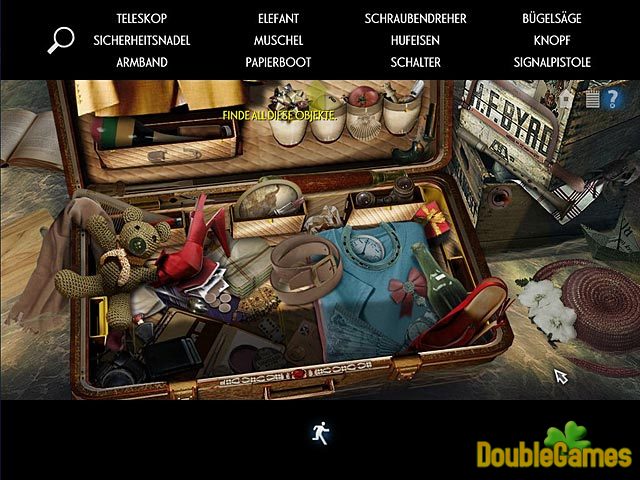Use the magnifying glass hint

(x=61, y=40)
